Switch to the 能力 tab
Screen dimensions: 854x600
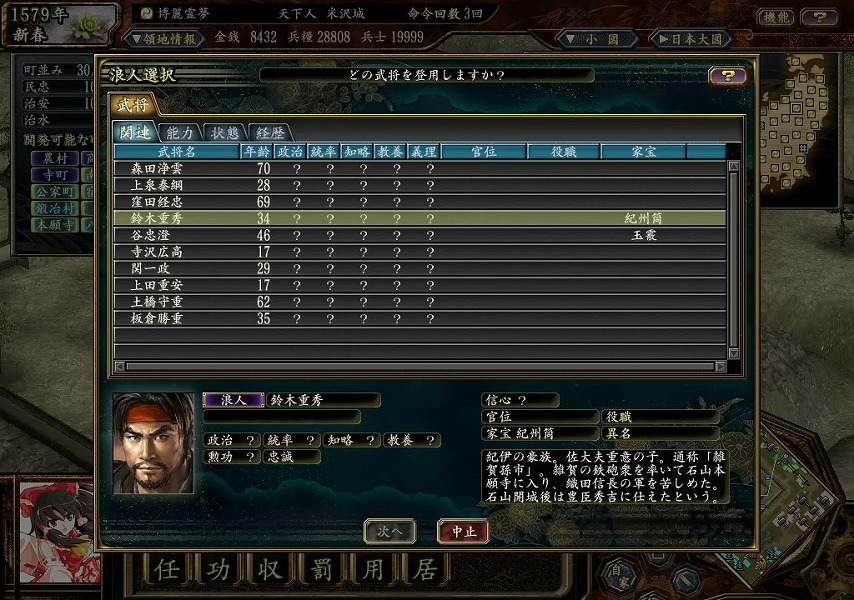click(179, 132)
